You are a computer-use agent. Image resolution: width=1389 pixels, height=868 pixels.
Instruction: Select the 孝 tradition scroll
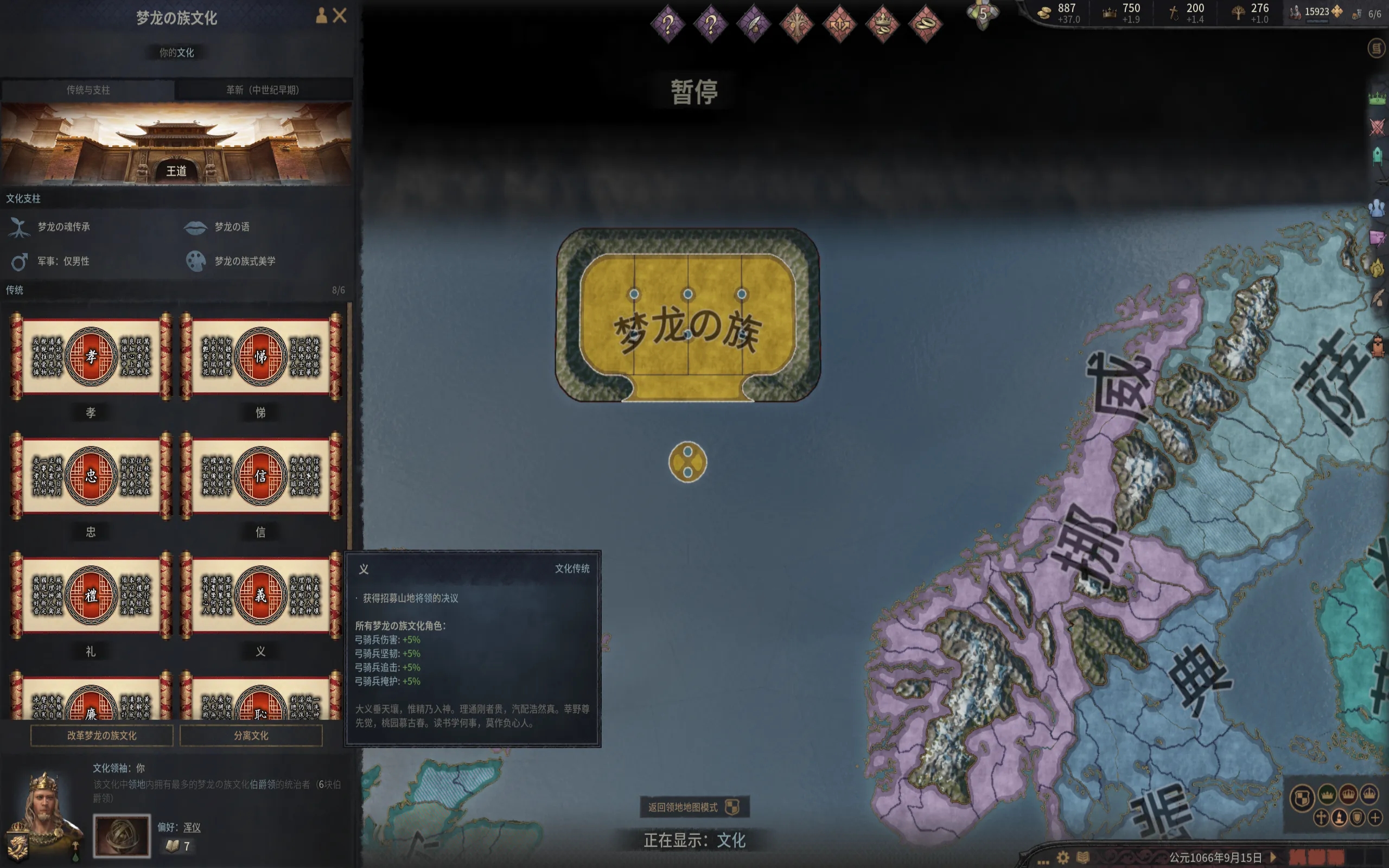click(x=91, y=356)
